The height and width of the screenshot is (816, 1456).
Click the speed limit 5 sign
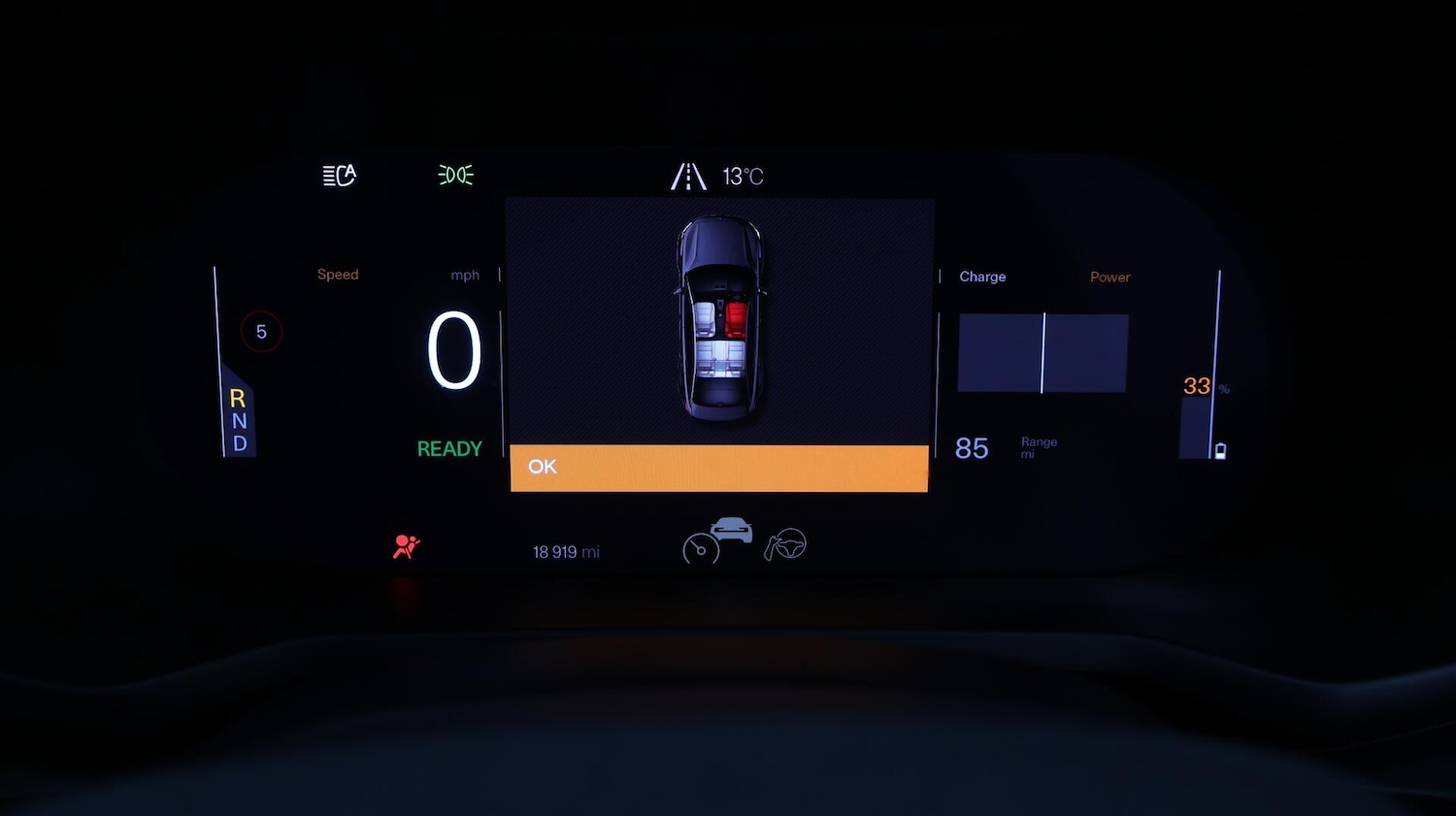(x=261, y=332)
